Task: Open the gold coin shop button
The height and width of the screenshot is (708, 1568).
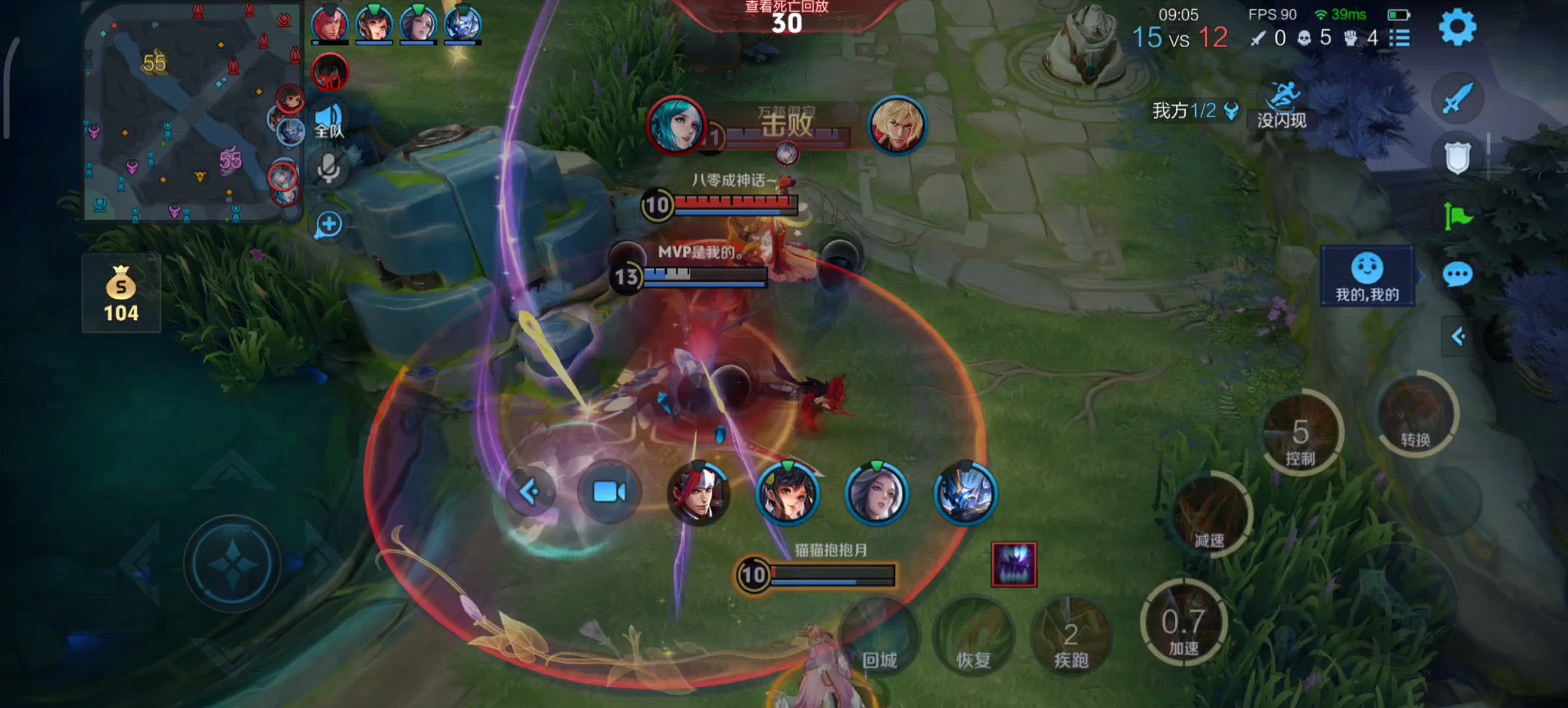Action: [x=121, y=293]
